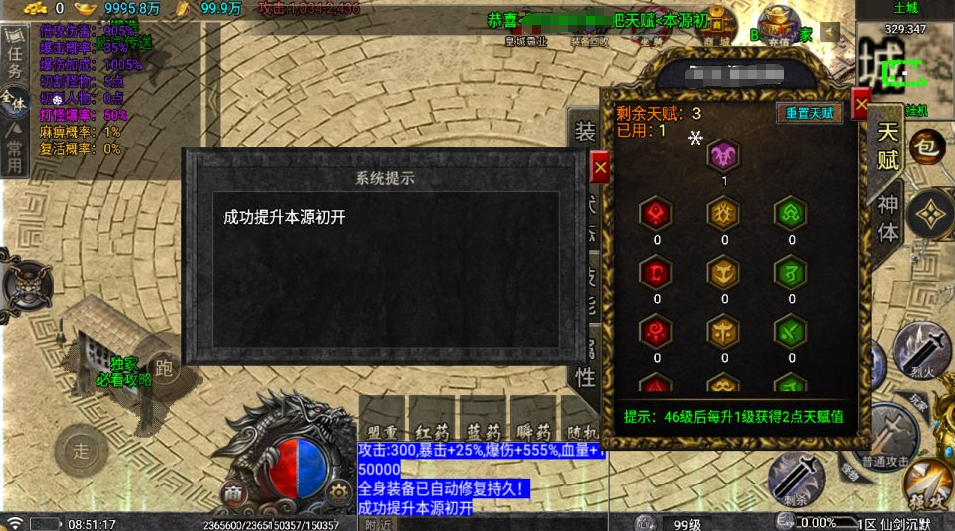955x531 pixels.
Task: Open the 充值 recharge icon
Action: click(x=778, y=27)
